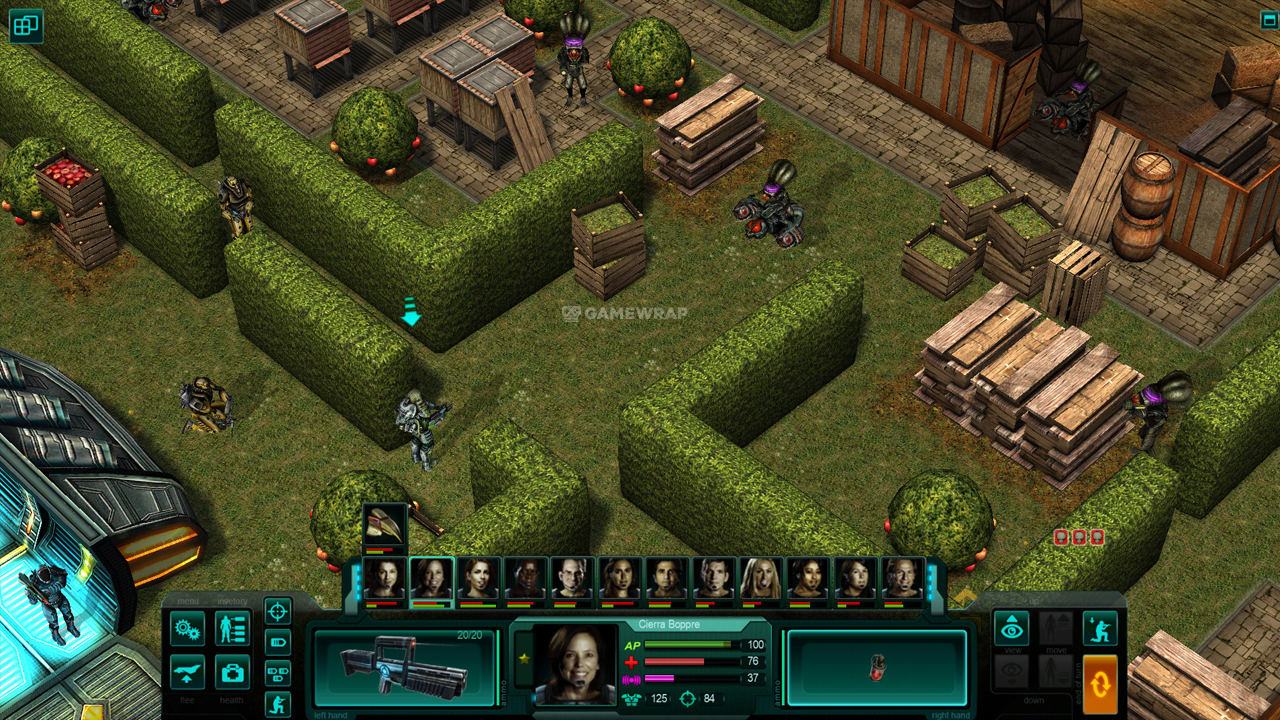The height and width of the screenshot is (720, 1280).
Task: Click the flee aircraft button
Action: pyautogui.click(x=187, y=672)
